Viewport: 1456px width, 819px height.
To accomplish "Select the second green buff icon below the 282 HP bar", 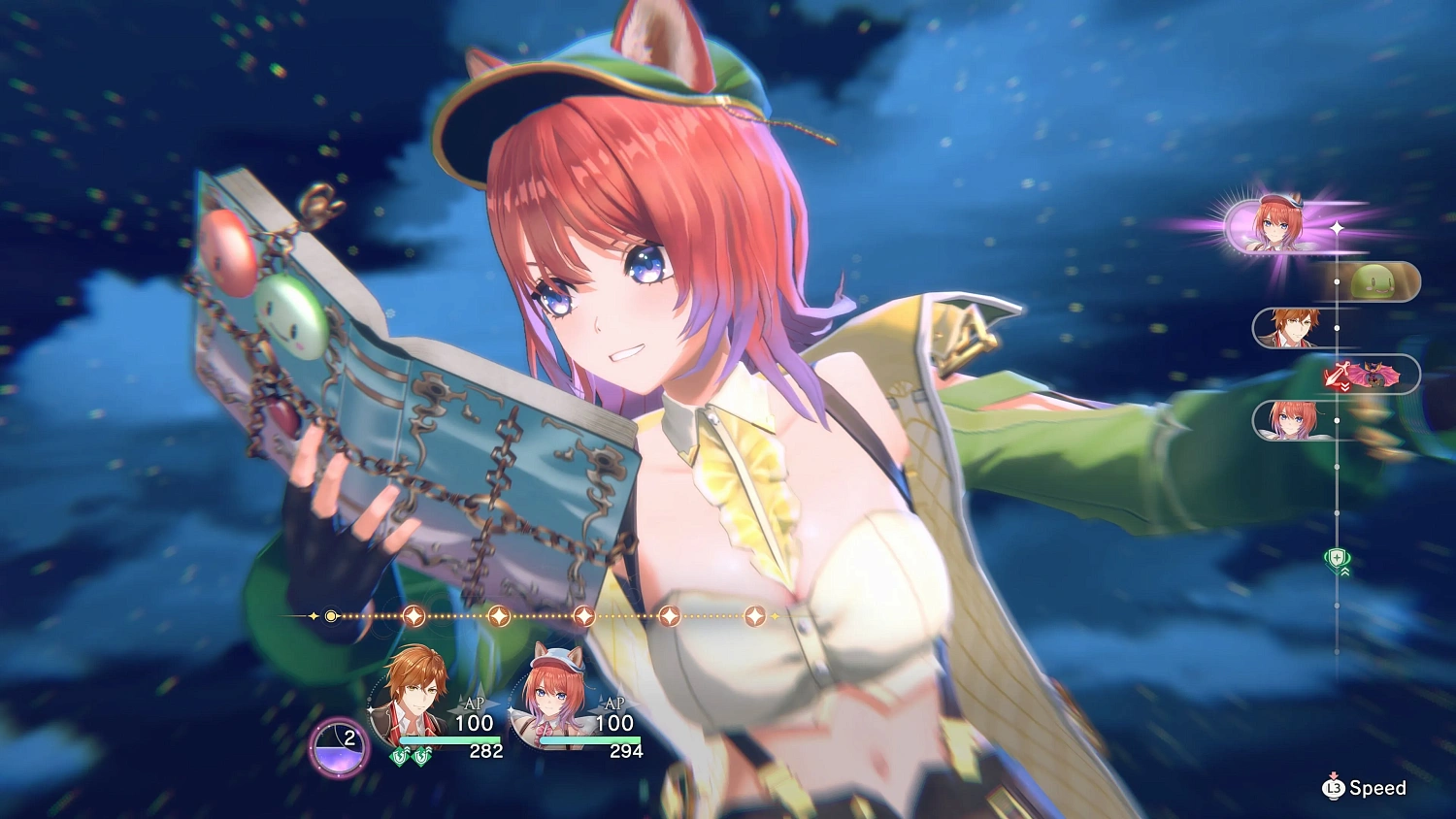I will click(x=422, y=757).
